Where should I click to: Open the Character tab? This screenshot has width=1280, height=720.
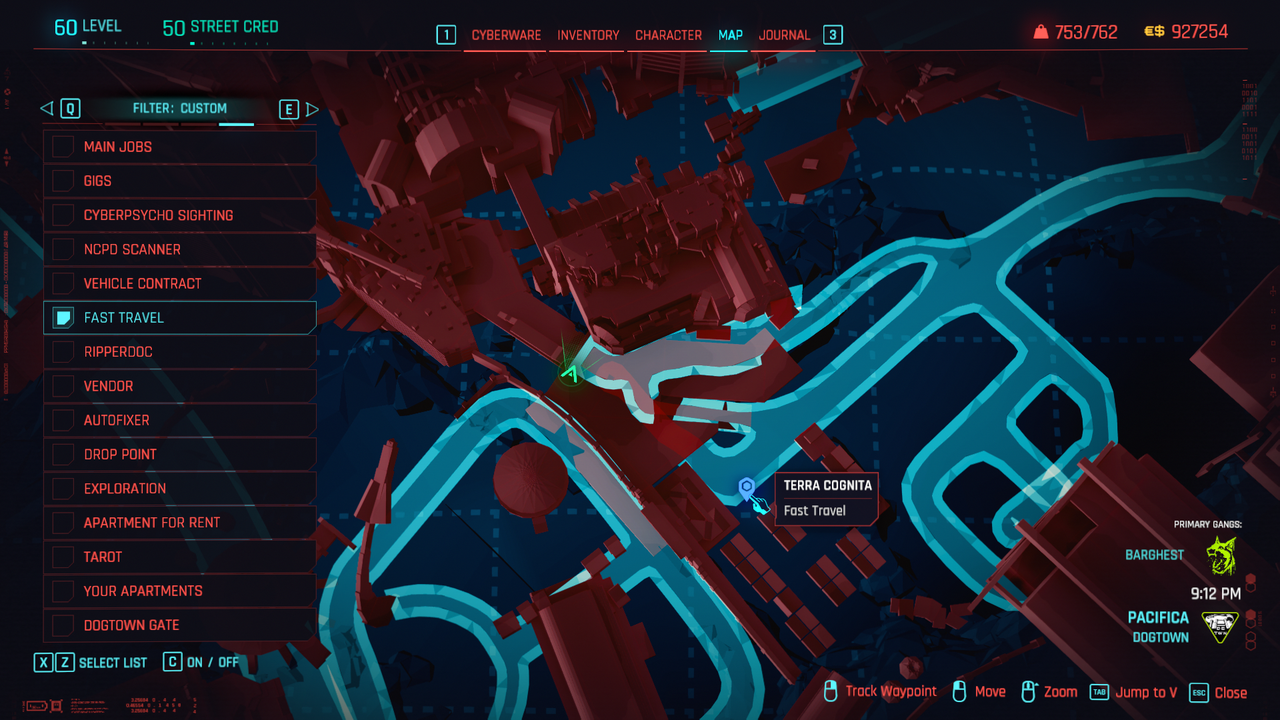(668, 35)
